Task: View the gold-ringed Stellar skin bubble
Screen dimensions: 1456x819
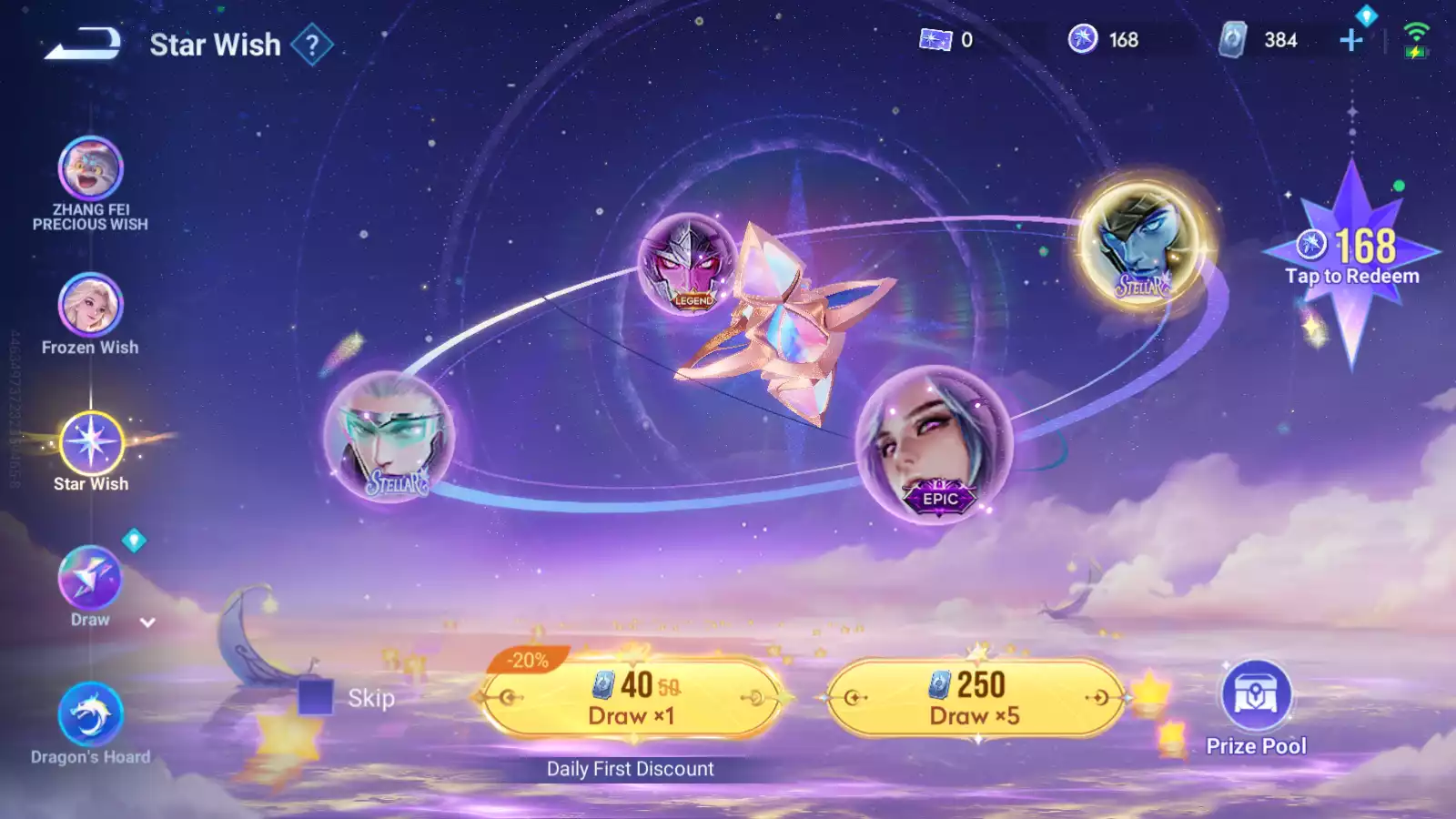Action: [x=1143, y=242]
